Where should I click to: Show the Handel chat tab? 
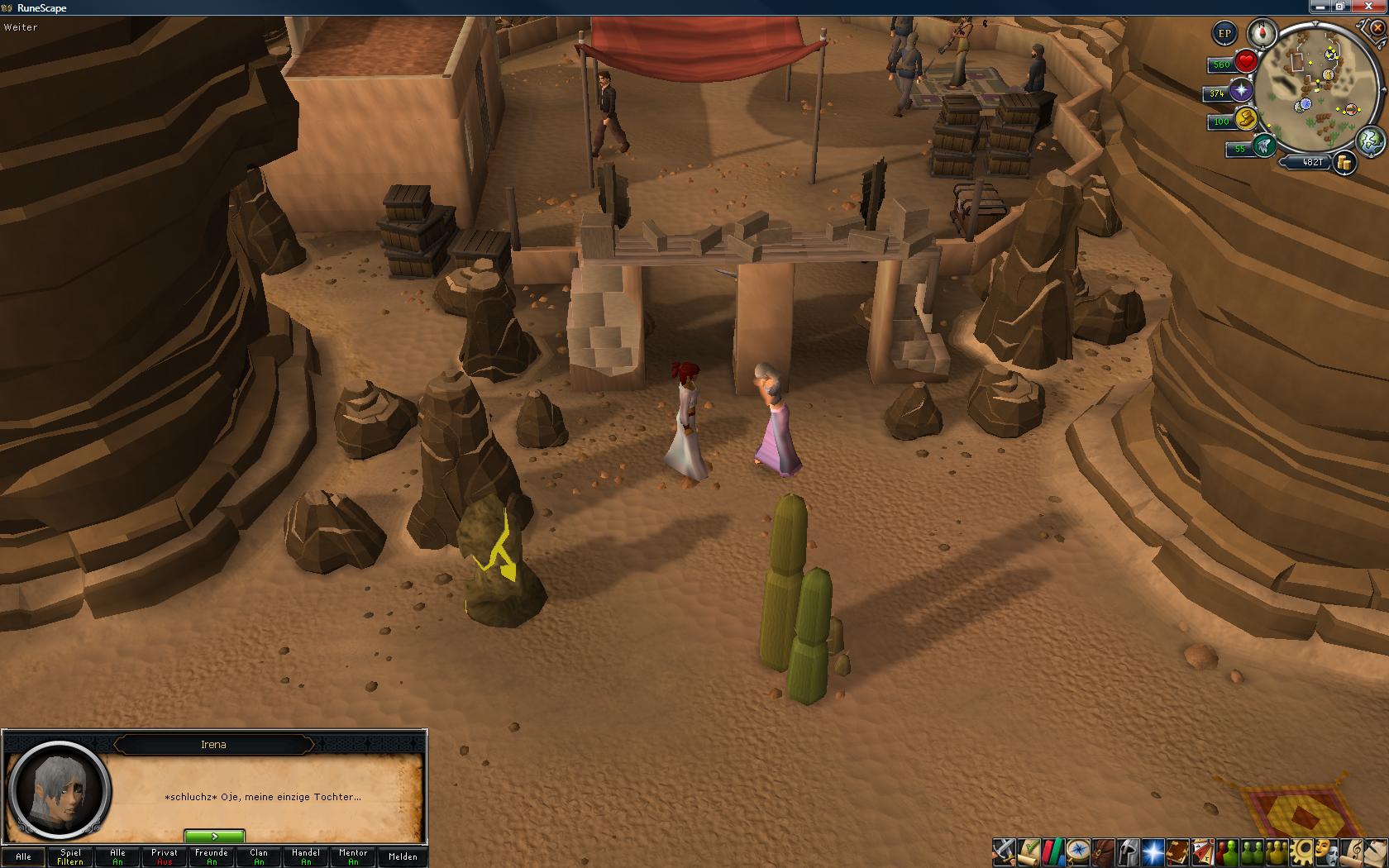[x=306, y=856]
